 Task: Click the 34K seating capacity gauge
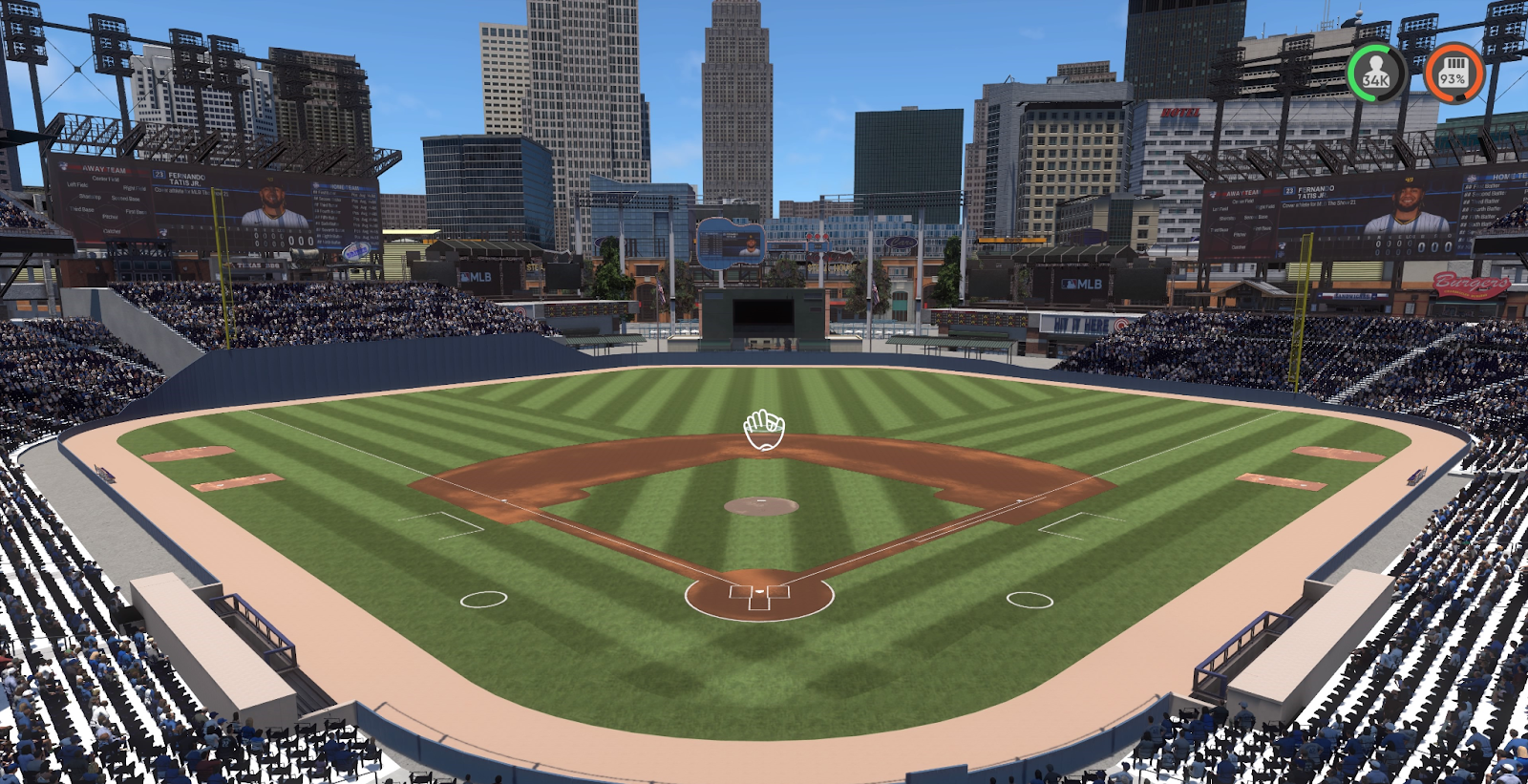click(1376, 73)
